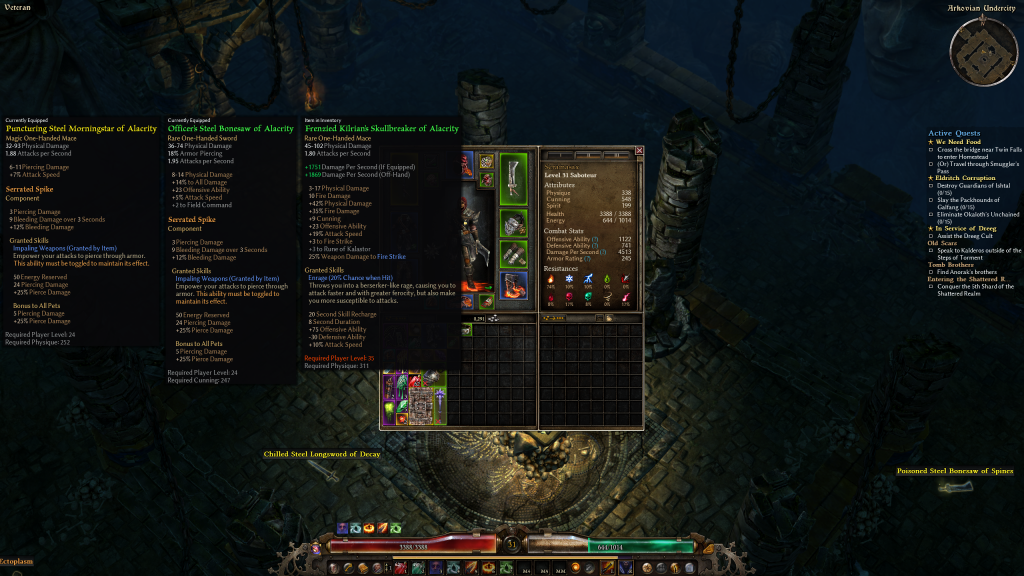Use the red health potion hotbar slot
Image resolution: width=1024 pixels, height=576 pixels.
tap(399, 567)
